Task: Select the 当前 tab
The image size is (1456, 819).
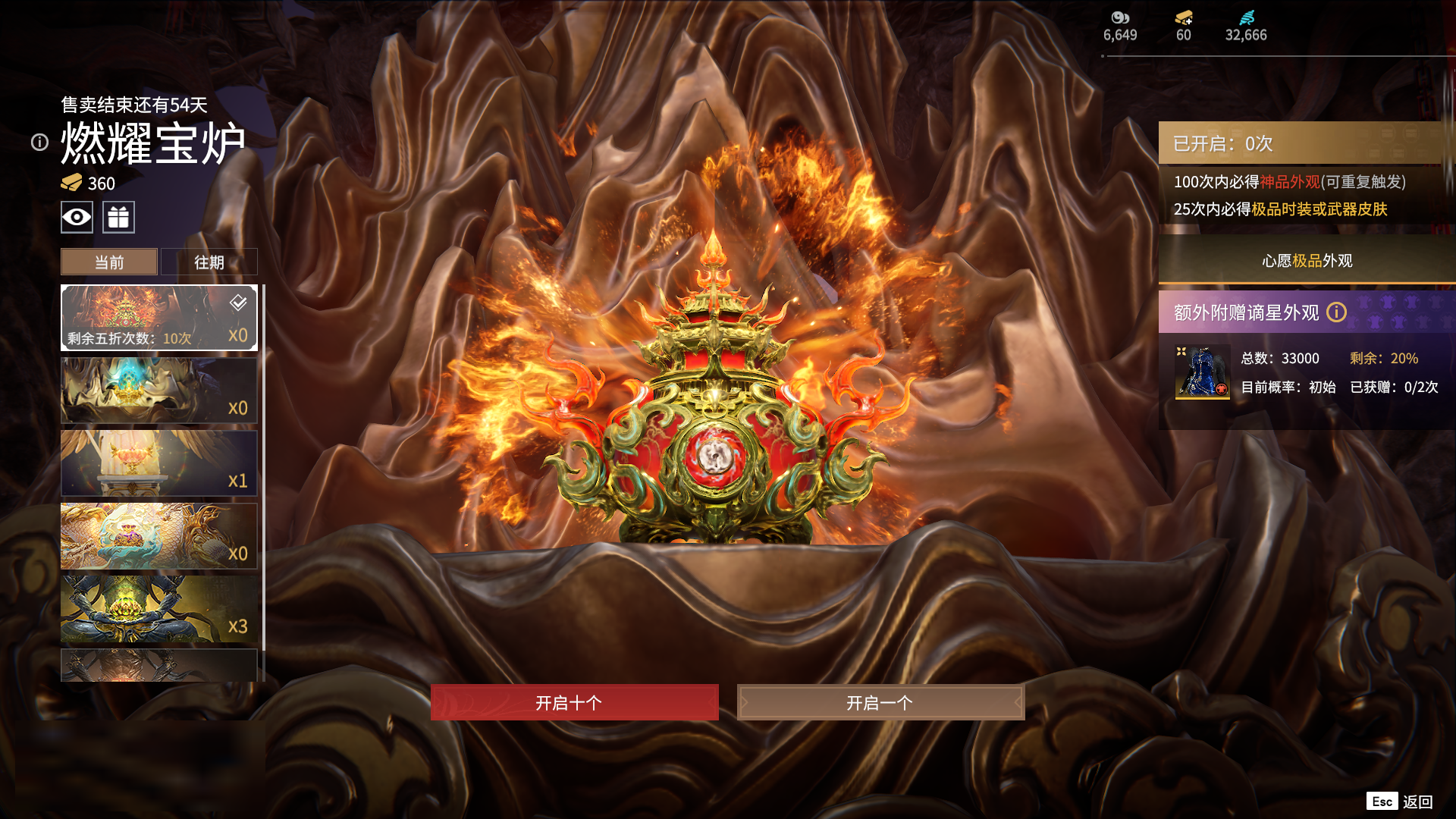Action: click(109, 262)
